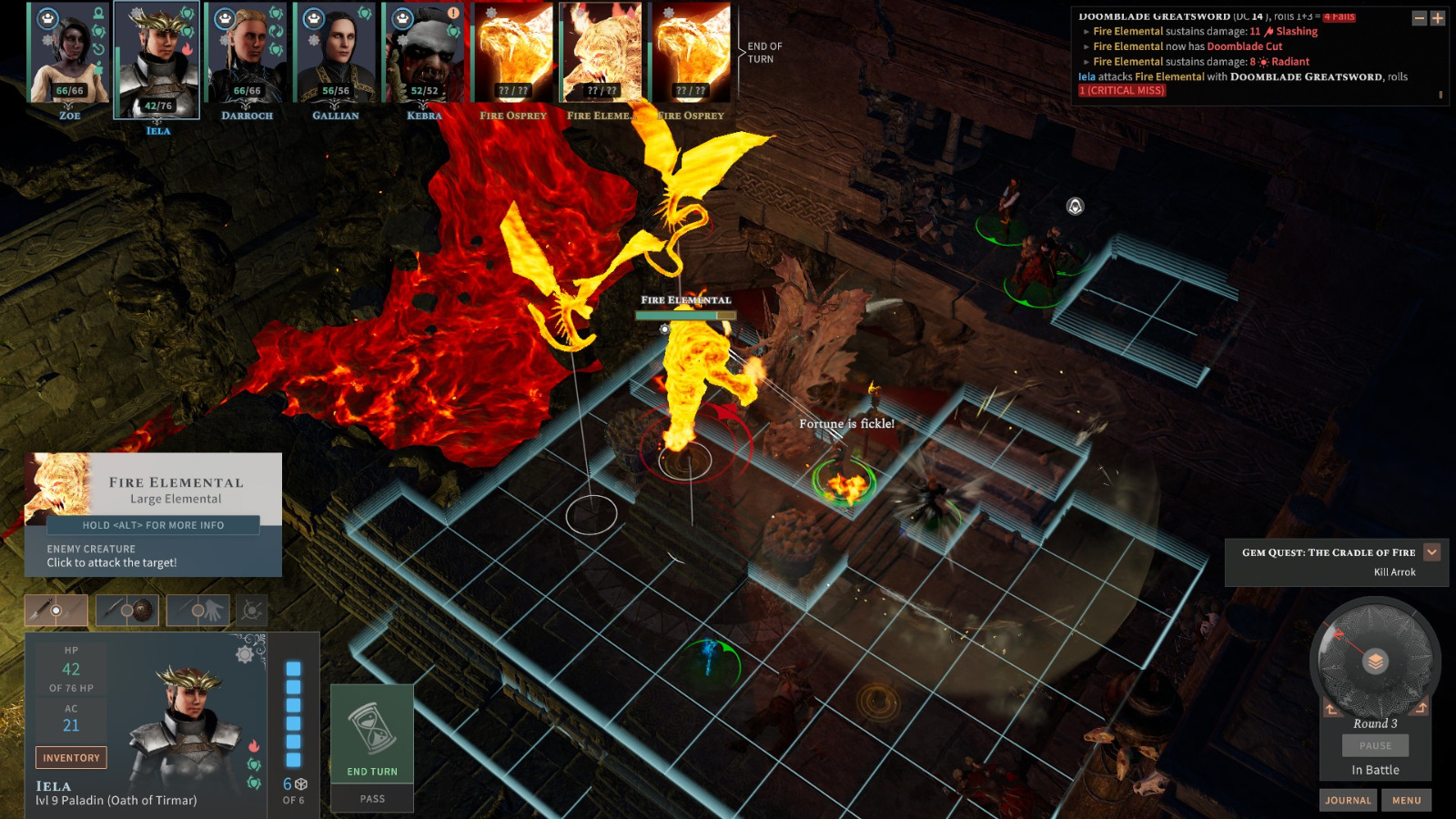Viewport: 1456px width, 819px height.
Task: Open the MENU
Action: point(1405,800)
